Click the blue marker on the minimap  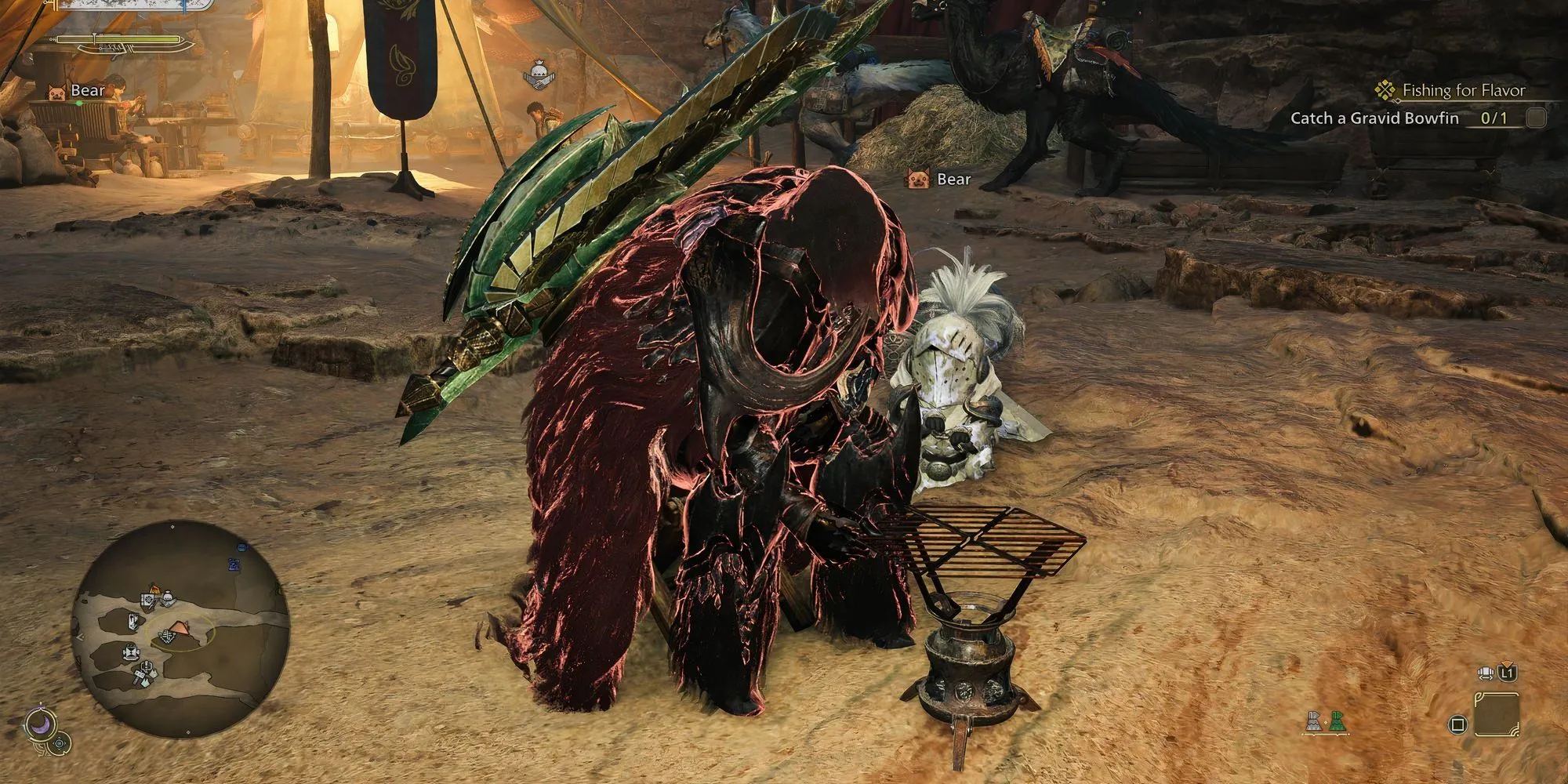234,564
